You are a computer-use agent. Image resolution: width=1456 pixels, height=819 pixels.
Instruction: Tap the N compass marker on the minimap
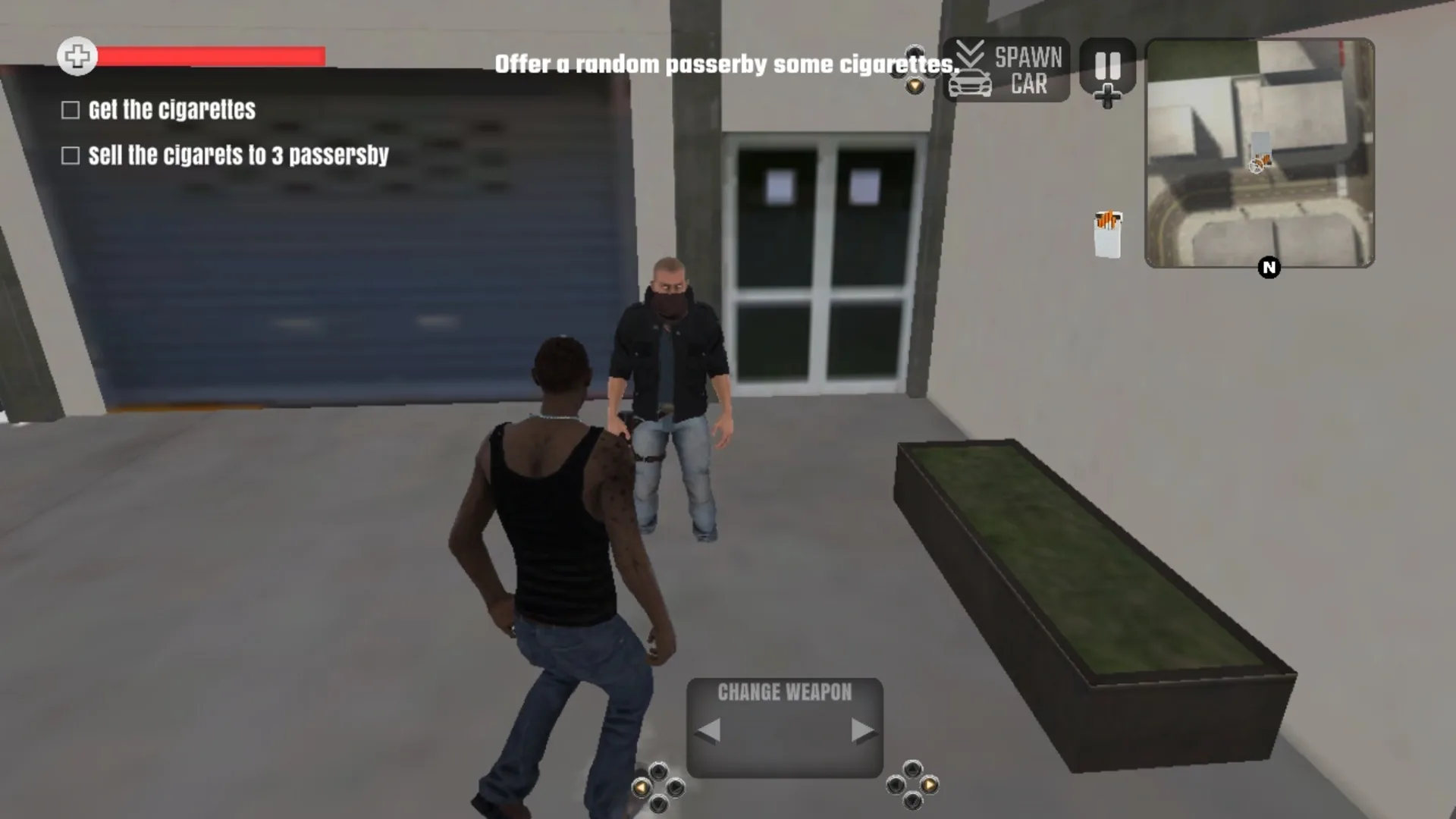1269,267
